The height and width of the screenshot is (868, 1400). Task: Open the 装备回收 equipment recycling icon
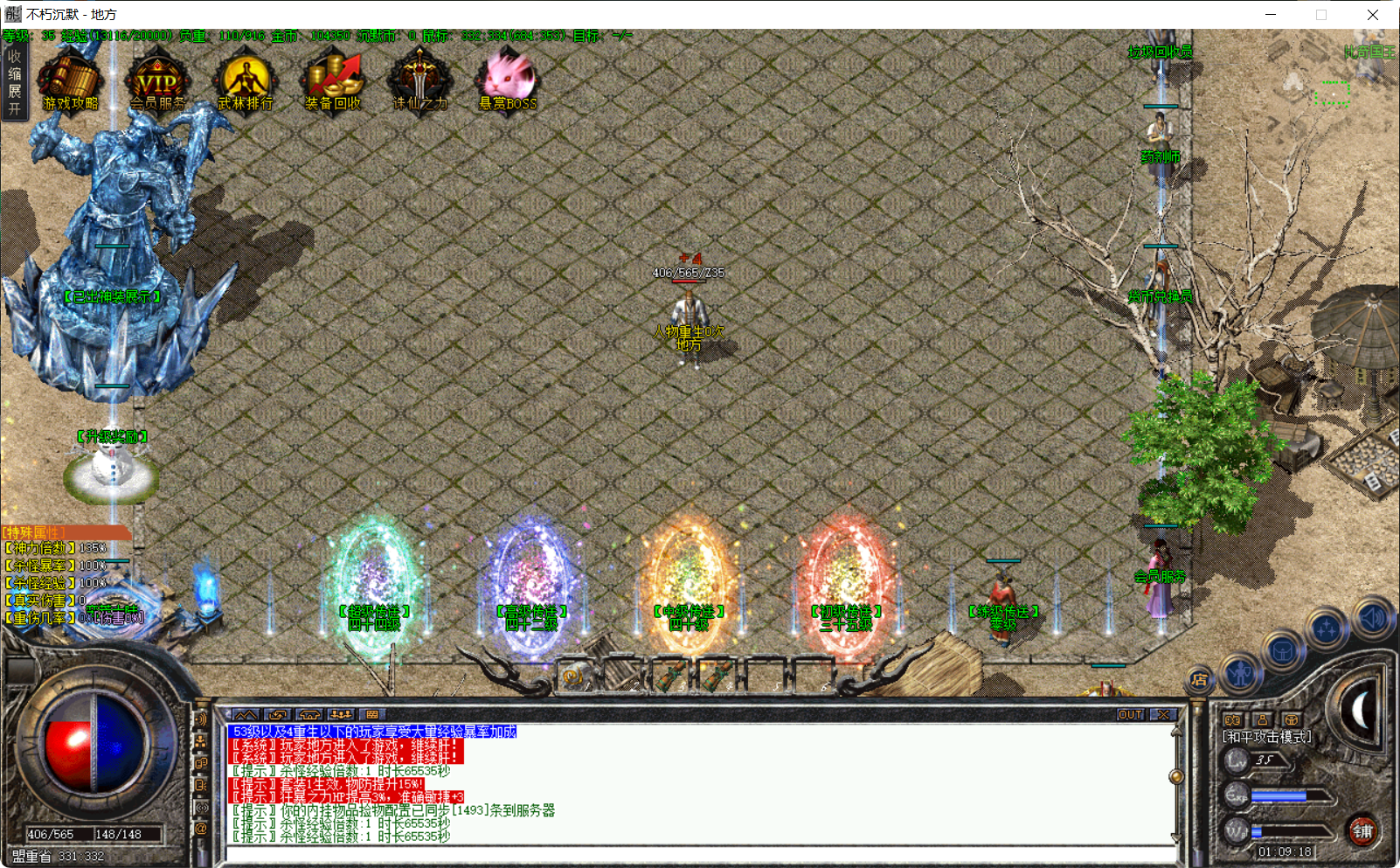click(333, 81)
